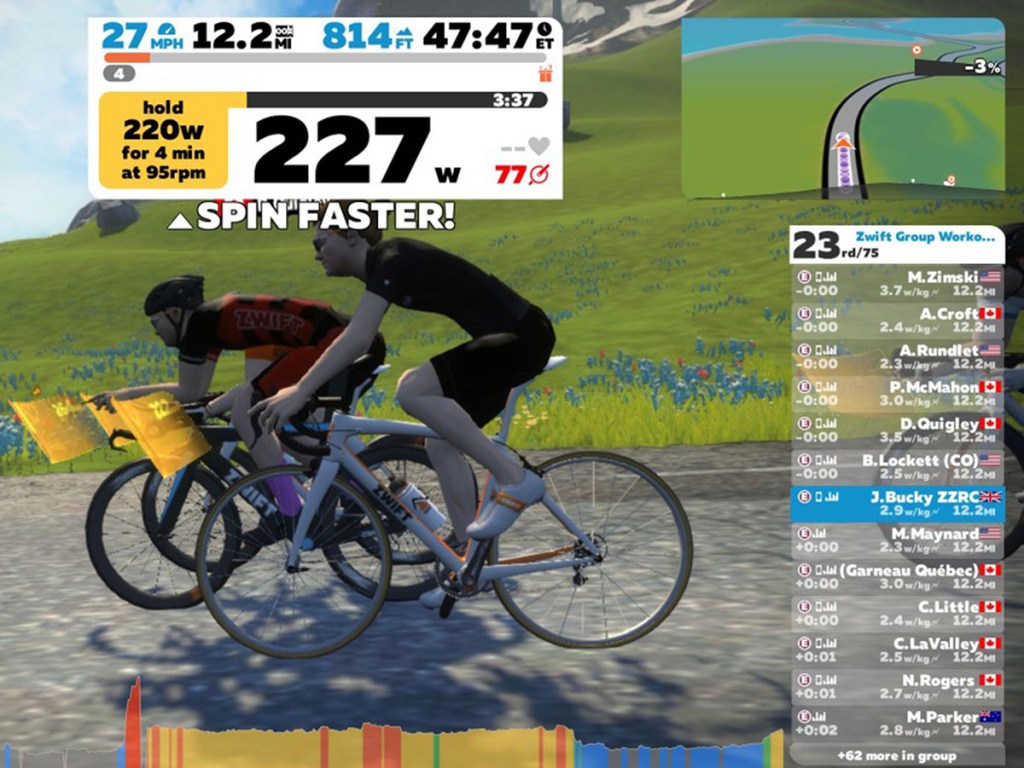Expand the +62 more in group row
Viewport: 1024px width, 768px height.
pyautogui.click(x=896, y=756)
